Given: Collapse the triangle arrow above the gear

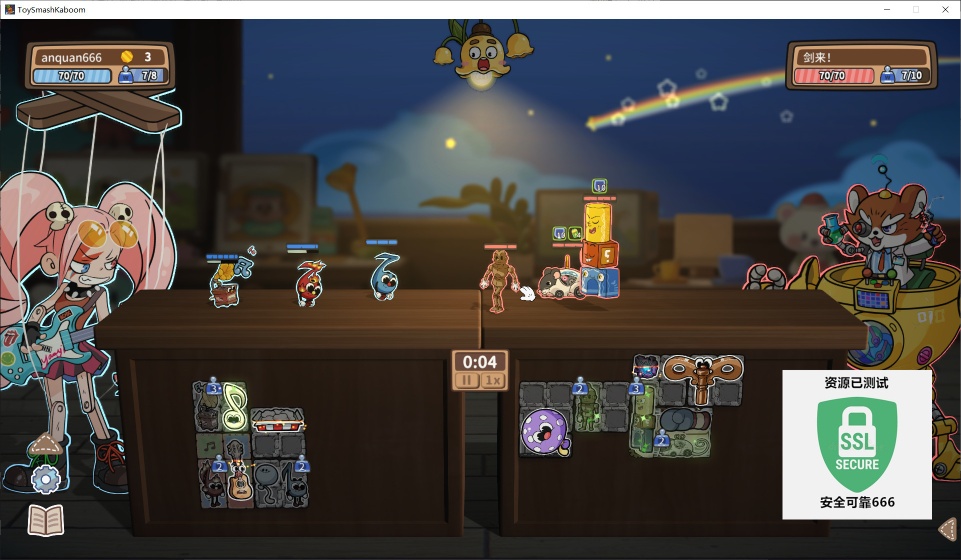Looking at the screenshot, I should pos(44,444).
